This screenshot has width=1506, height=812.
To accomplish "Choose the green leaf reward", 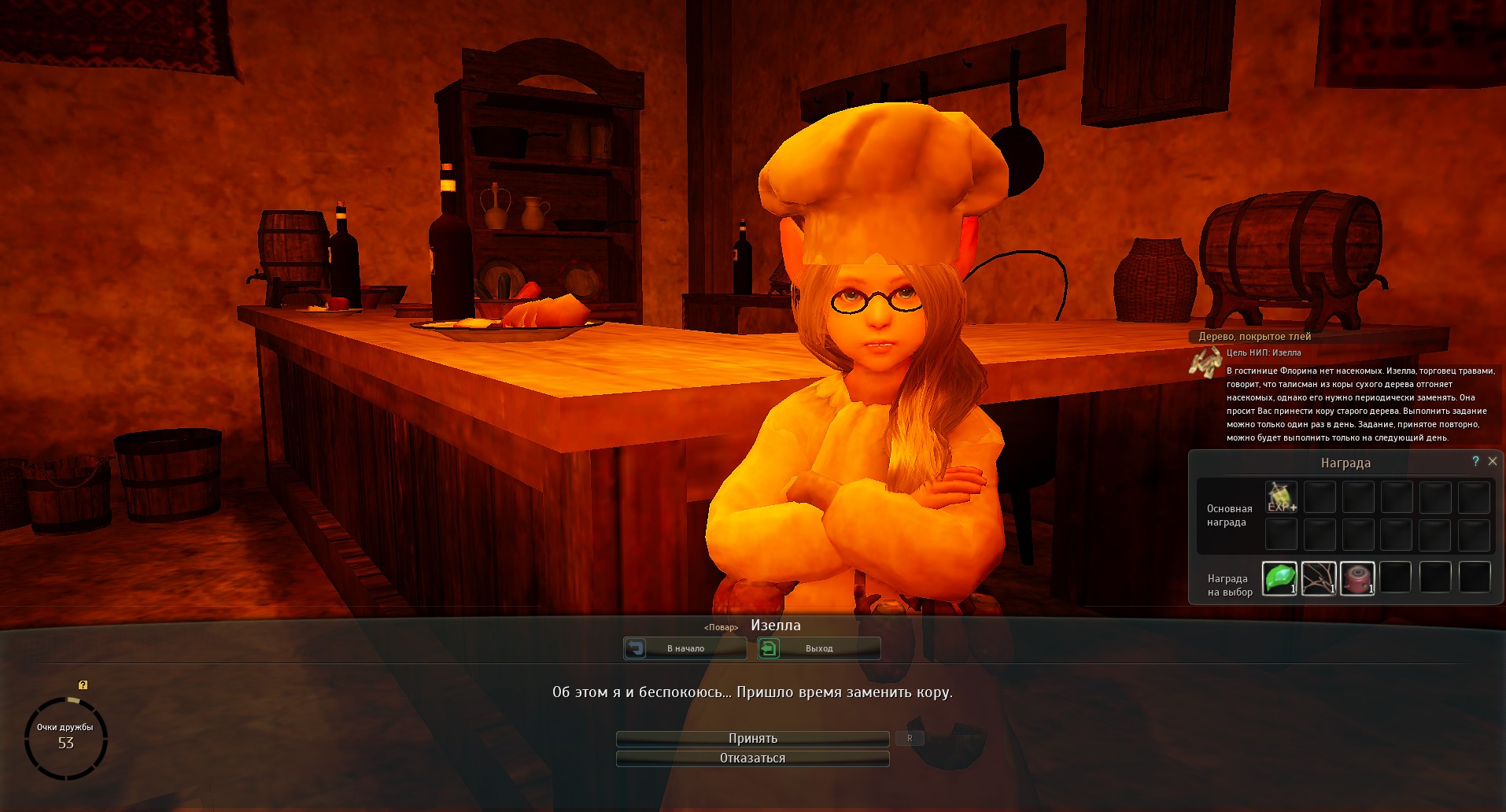I will (x=1279, y=578).
